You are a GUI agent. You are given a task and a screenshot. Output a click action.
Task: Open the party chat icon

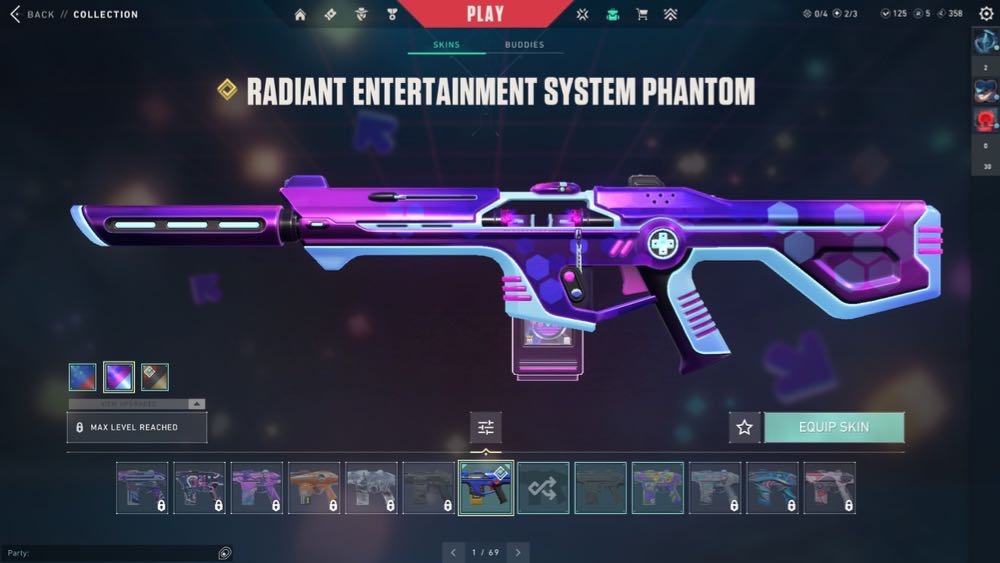click(x=225, y=553)
